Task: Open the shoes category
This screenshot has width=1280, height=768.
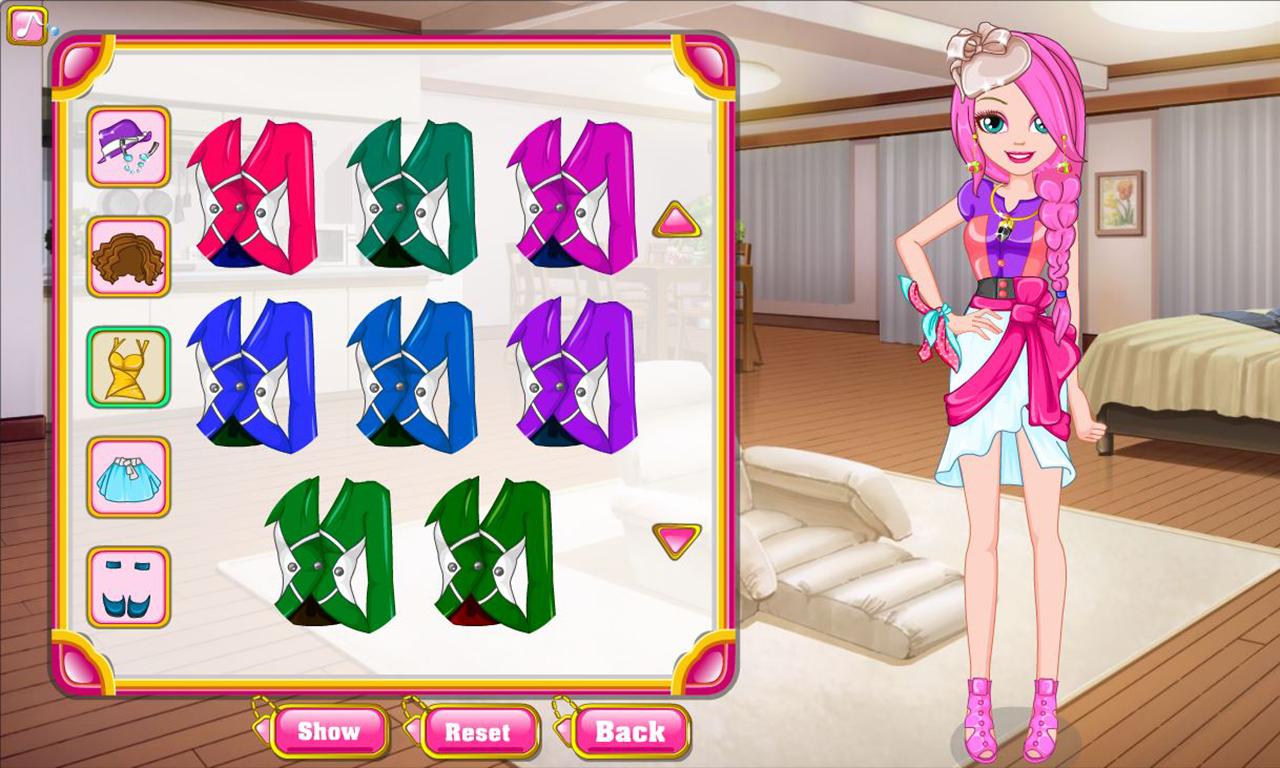Action: point(128,587)
